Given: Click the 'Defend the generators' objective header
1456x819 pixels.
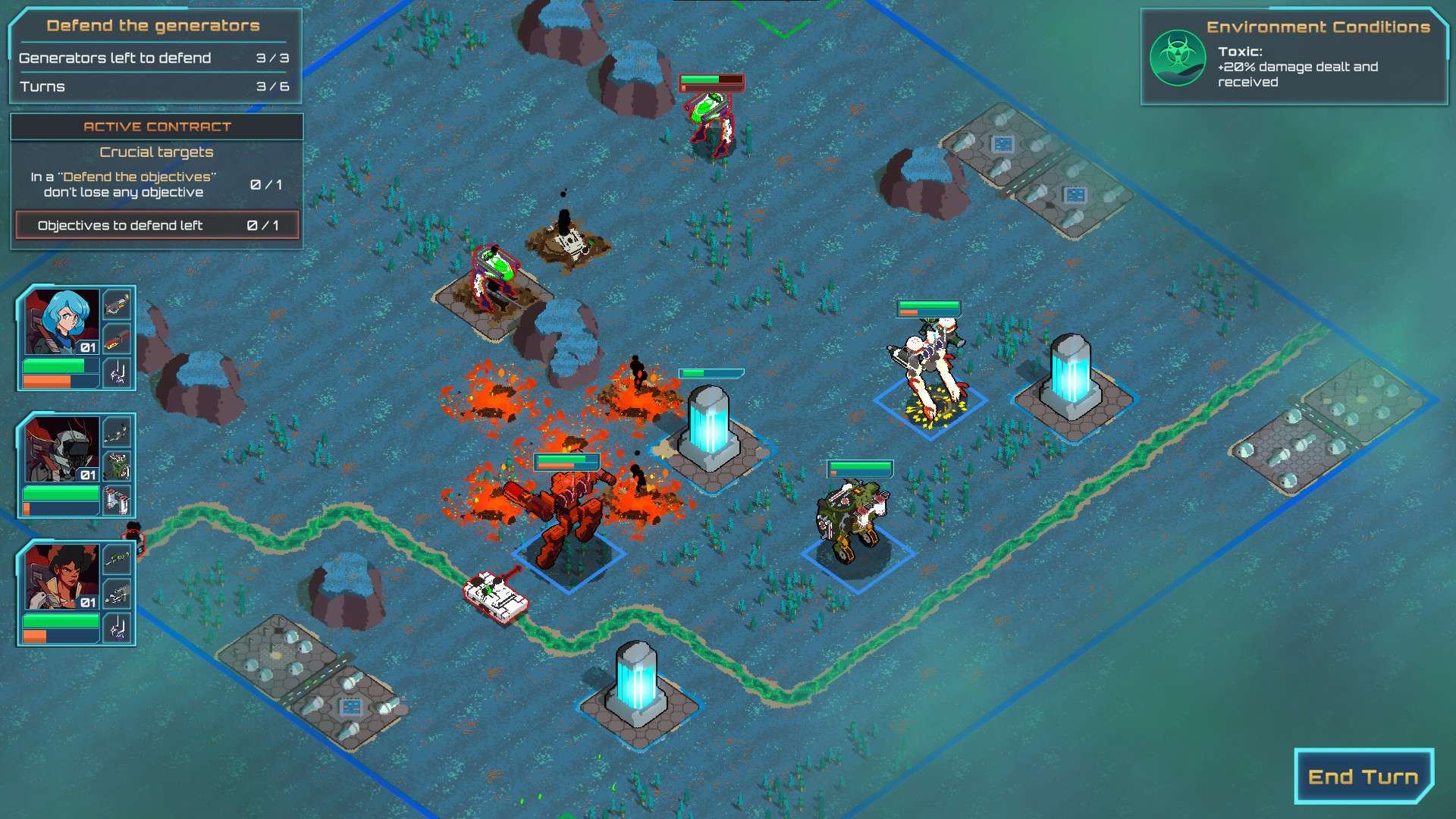Looking at the screenshot, I should (153, 25).
